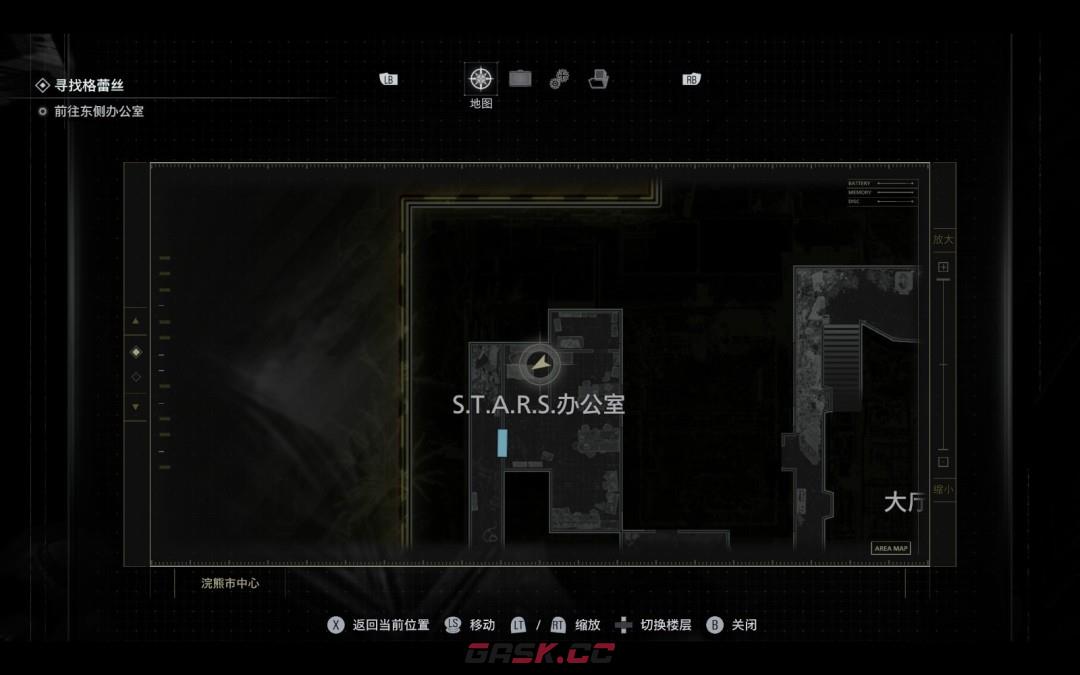Switch to the gears tab
The height and width of the screenshot is (675, 1080).
click(559, 80)
